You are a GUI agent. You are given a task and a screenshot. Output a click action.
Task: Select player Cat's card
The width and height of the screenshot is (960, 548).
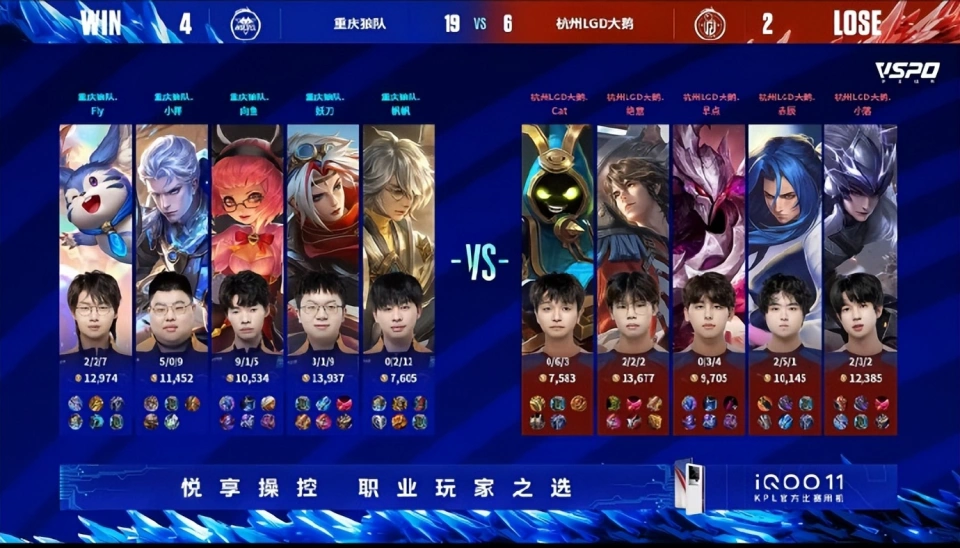tap(558, 270)
